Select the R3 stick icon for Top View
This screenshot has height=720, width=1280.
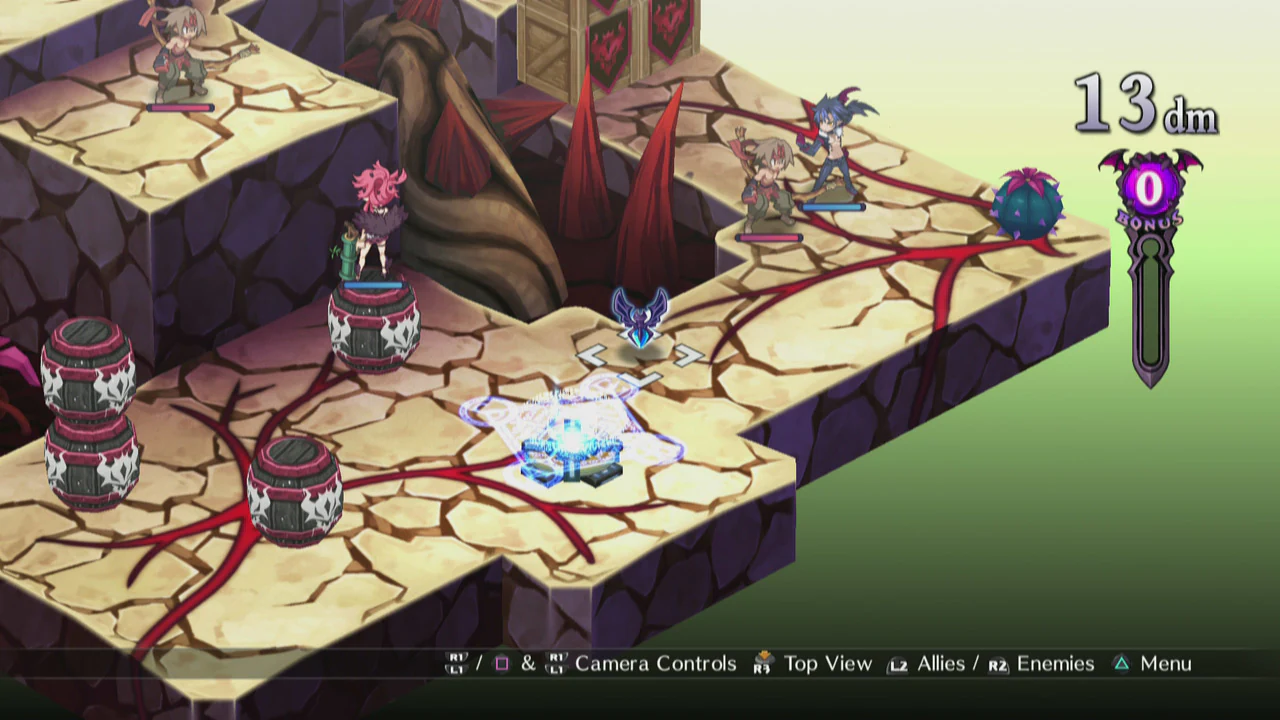click(762, 663)
